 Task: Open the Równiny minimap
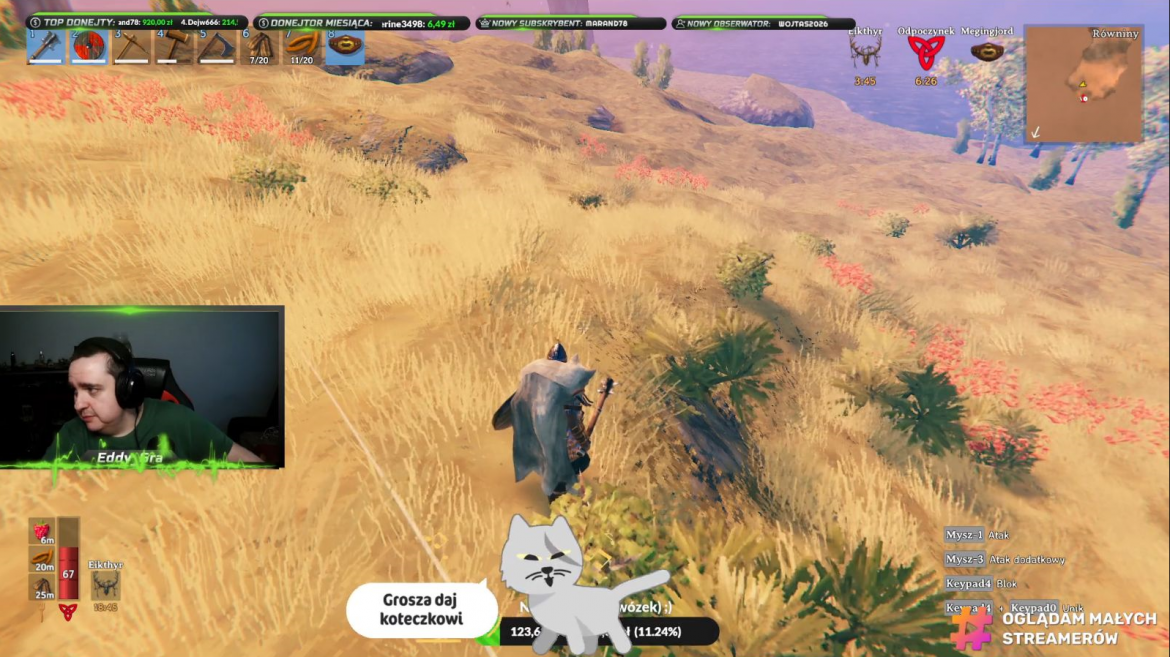coord(1083,84)
